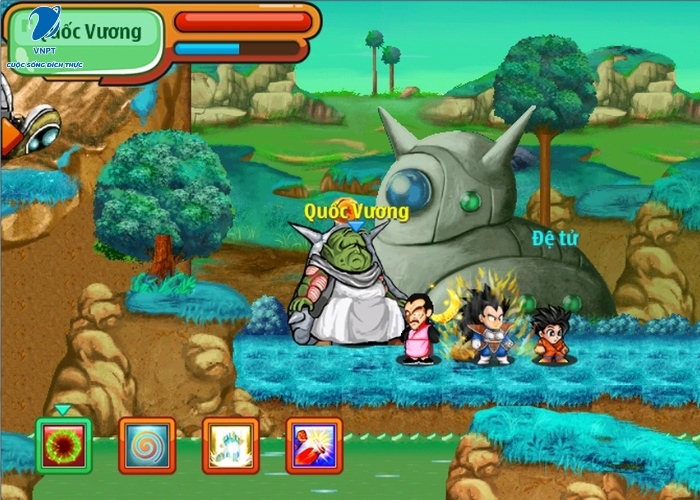Activate the red punch attack skill
This screenshot has height=500, width=700.
click(314, 445)
